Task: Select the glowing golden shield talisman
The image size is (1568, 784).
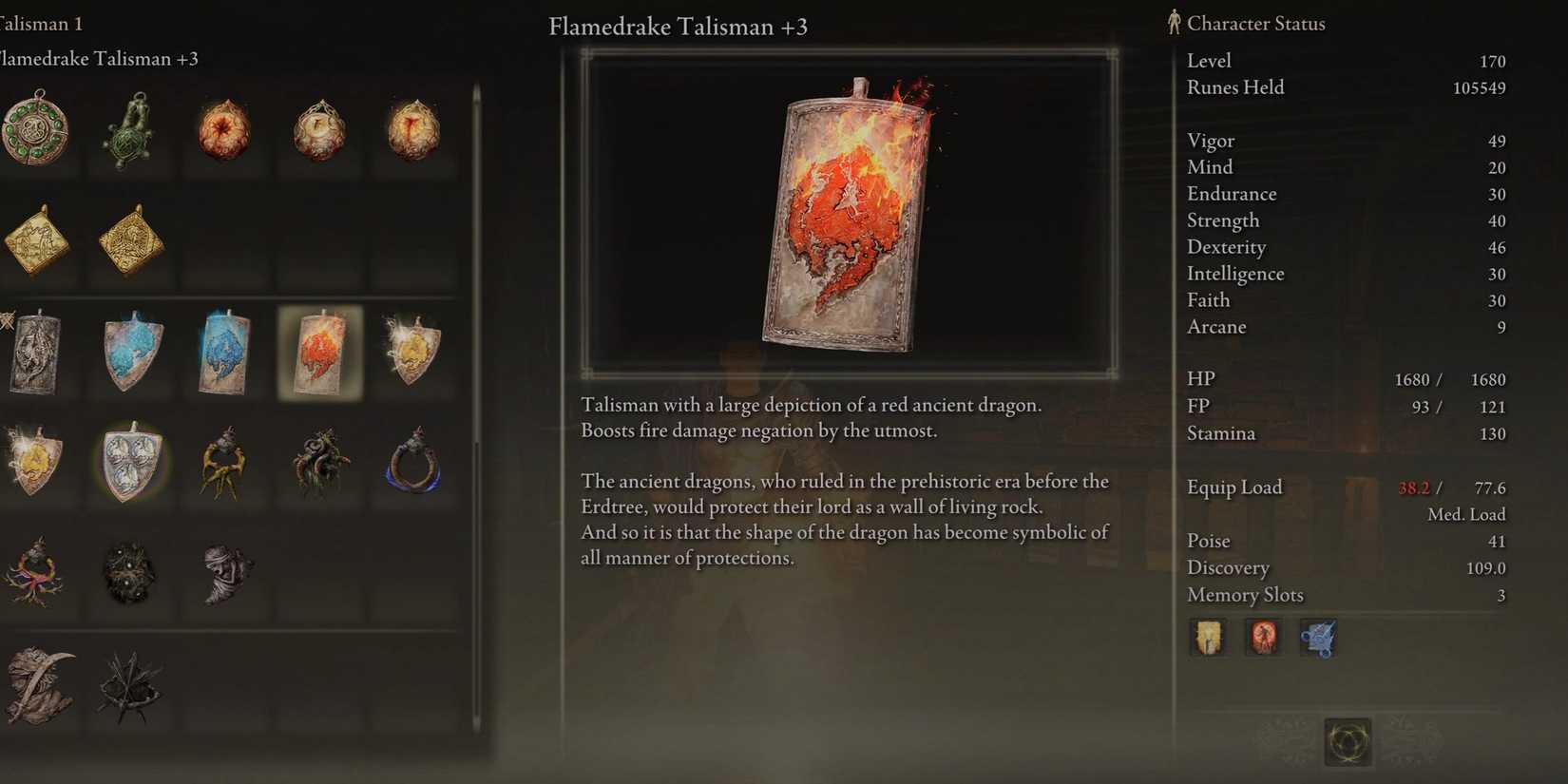Action: coord(35,464)
